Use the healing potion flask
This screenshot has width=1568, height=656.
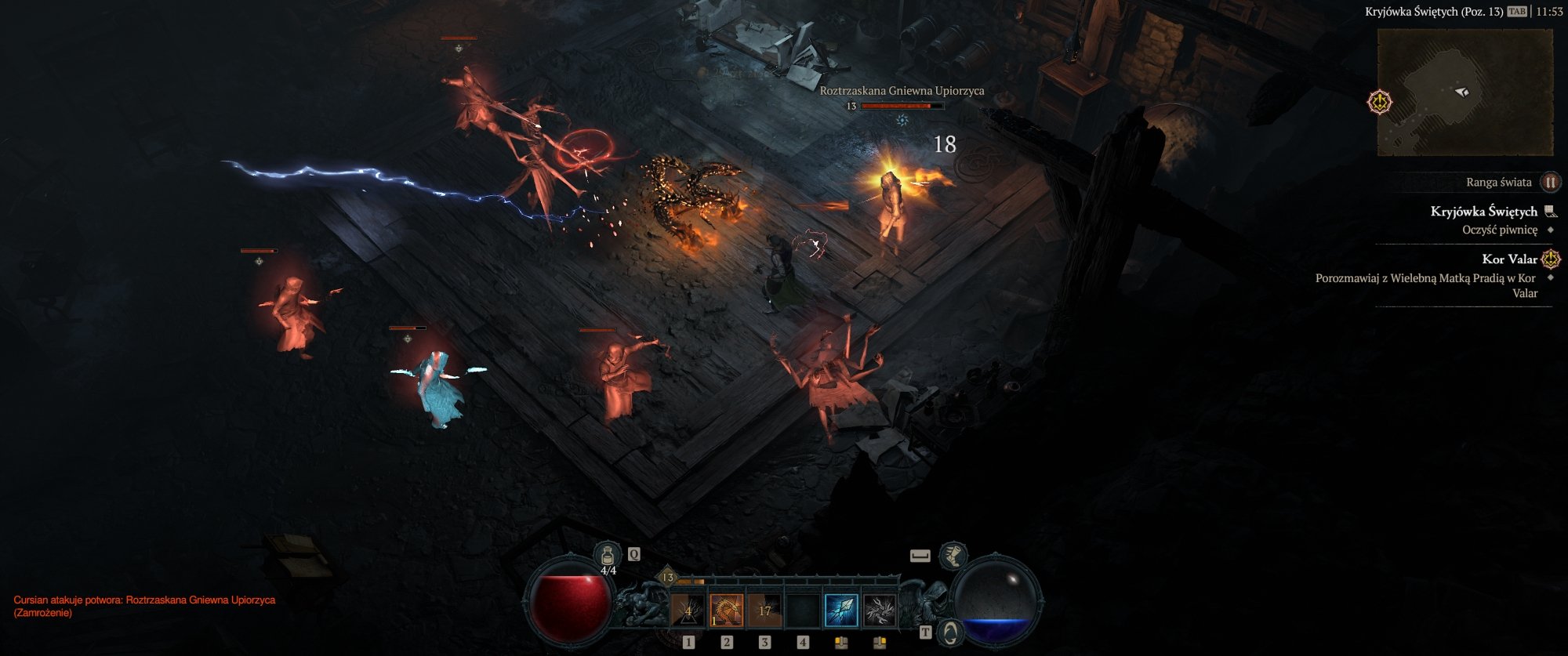point(607,556)
